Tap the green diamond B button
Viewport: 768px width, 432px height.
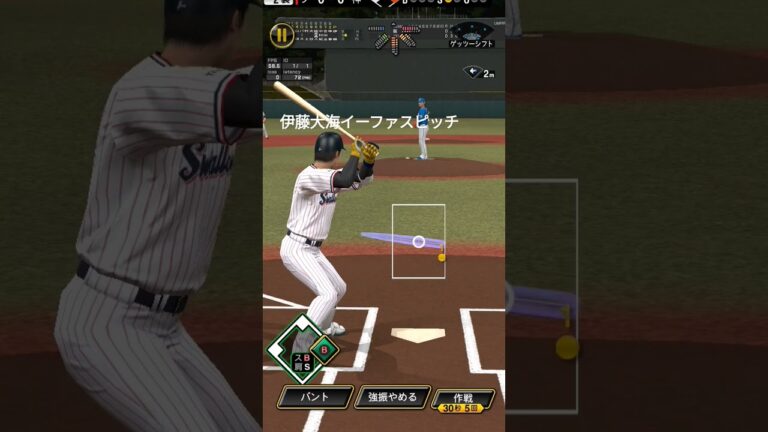click(324, 350)
